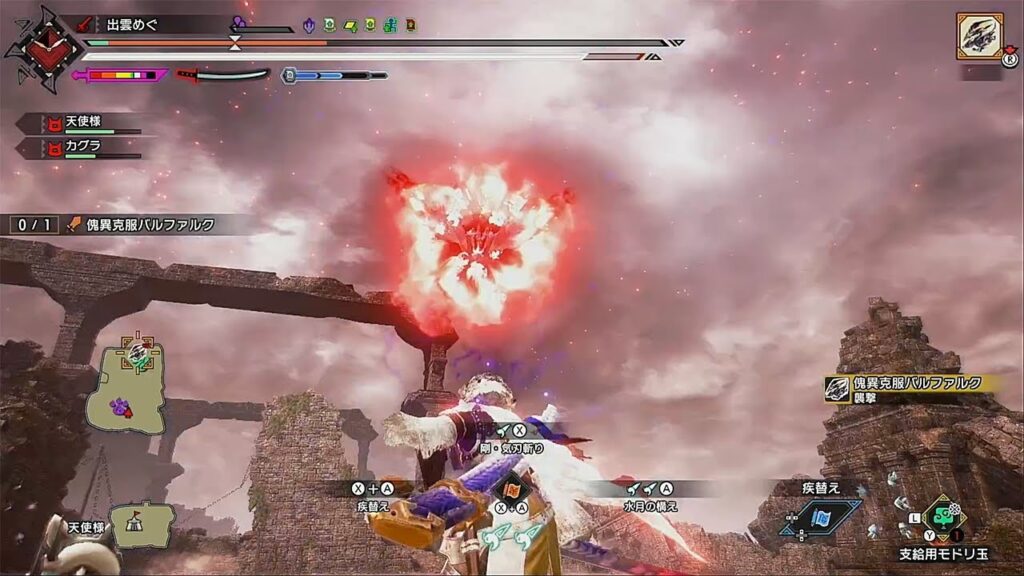This screenshot has width=1024, height=576.
Task: Click the yellow card status buff icon
Action: coord(351,25)
